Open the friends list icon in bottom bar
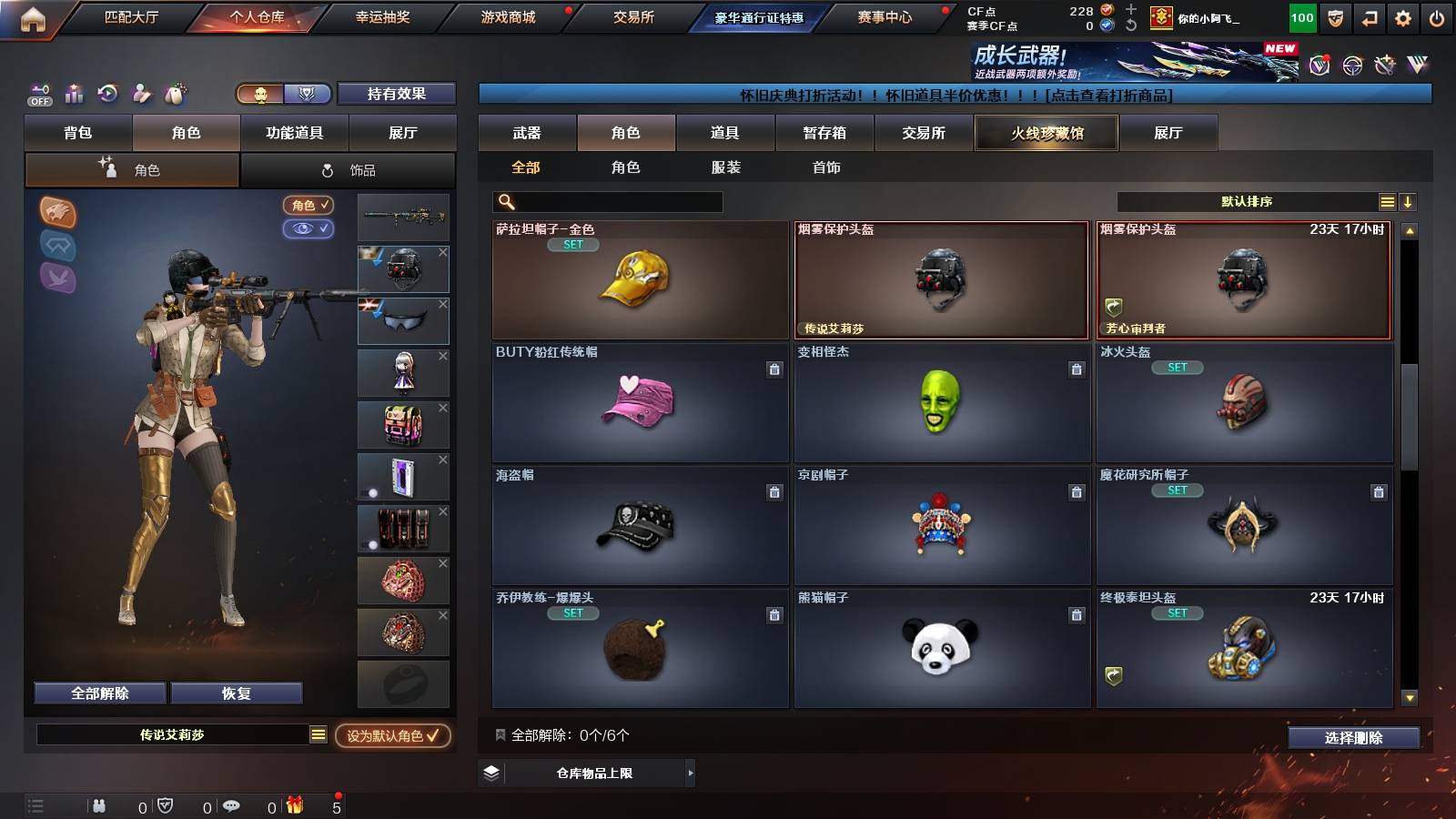 pyautogui.click(x=97, y=805)
